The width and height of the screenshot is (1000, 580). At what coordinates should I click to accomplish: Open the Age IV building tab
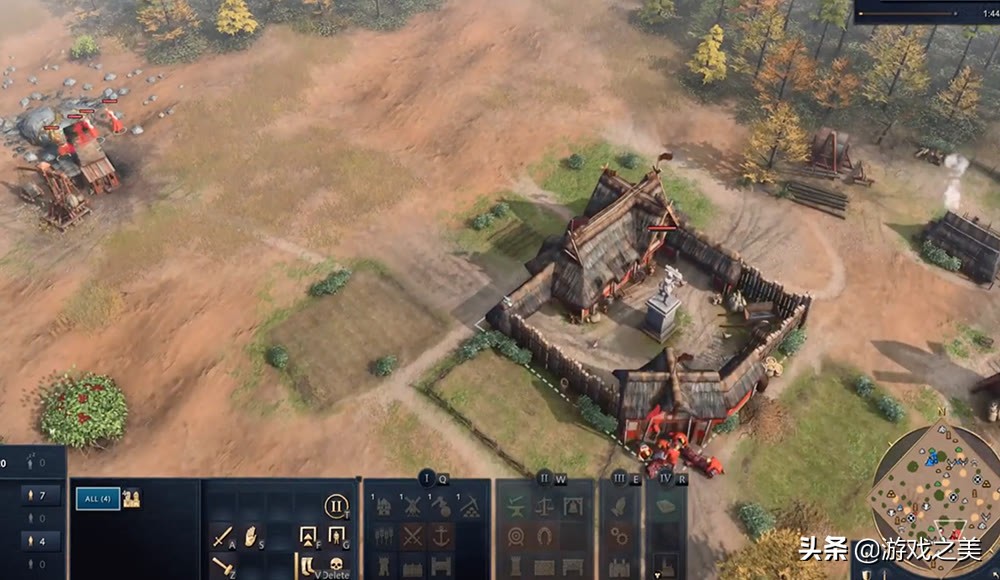[x=666, y=478]
